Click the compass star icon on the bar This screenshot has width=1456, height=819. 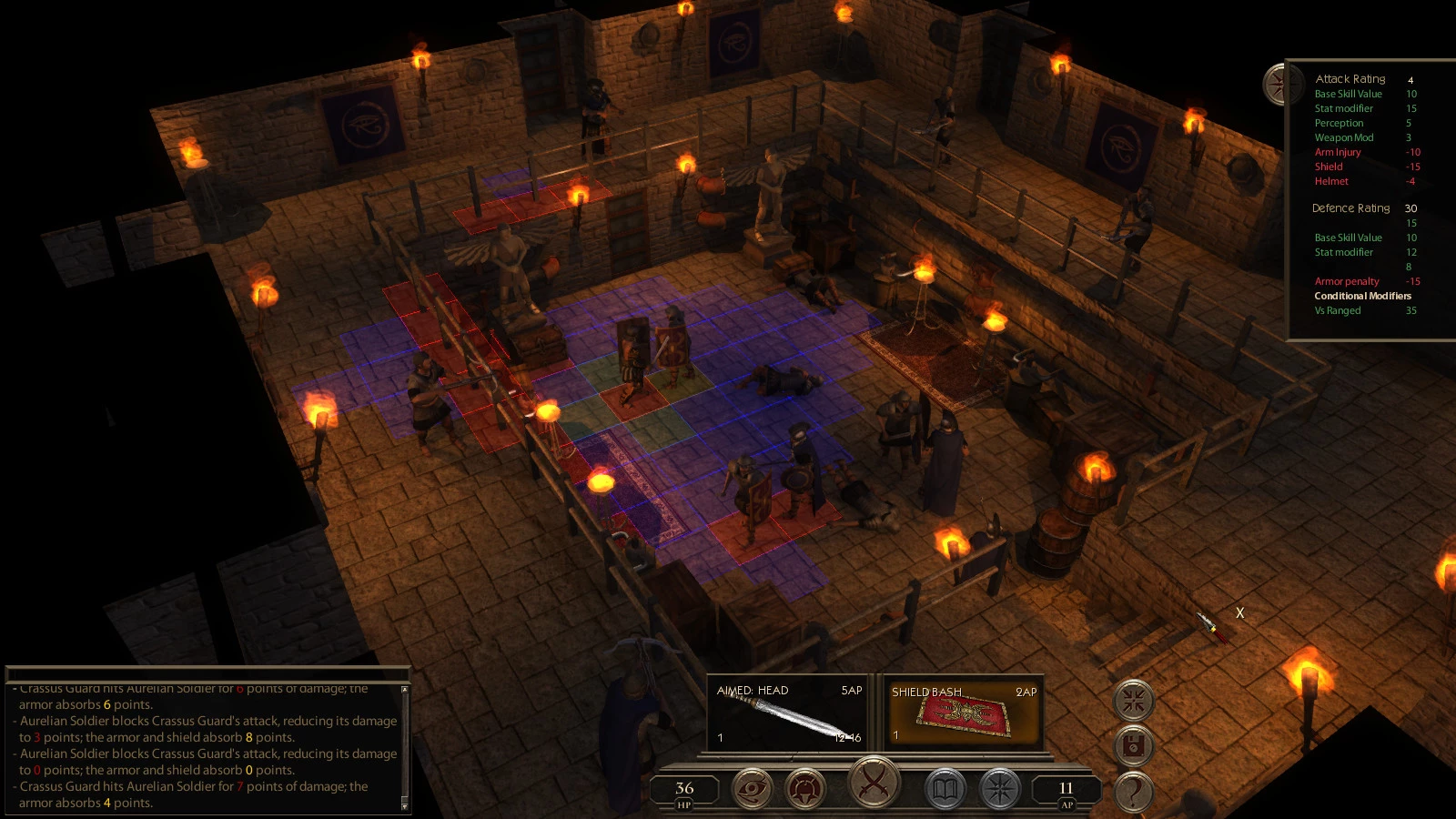click(999, 788)
